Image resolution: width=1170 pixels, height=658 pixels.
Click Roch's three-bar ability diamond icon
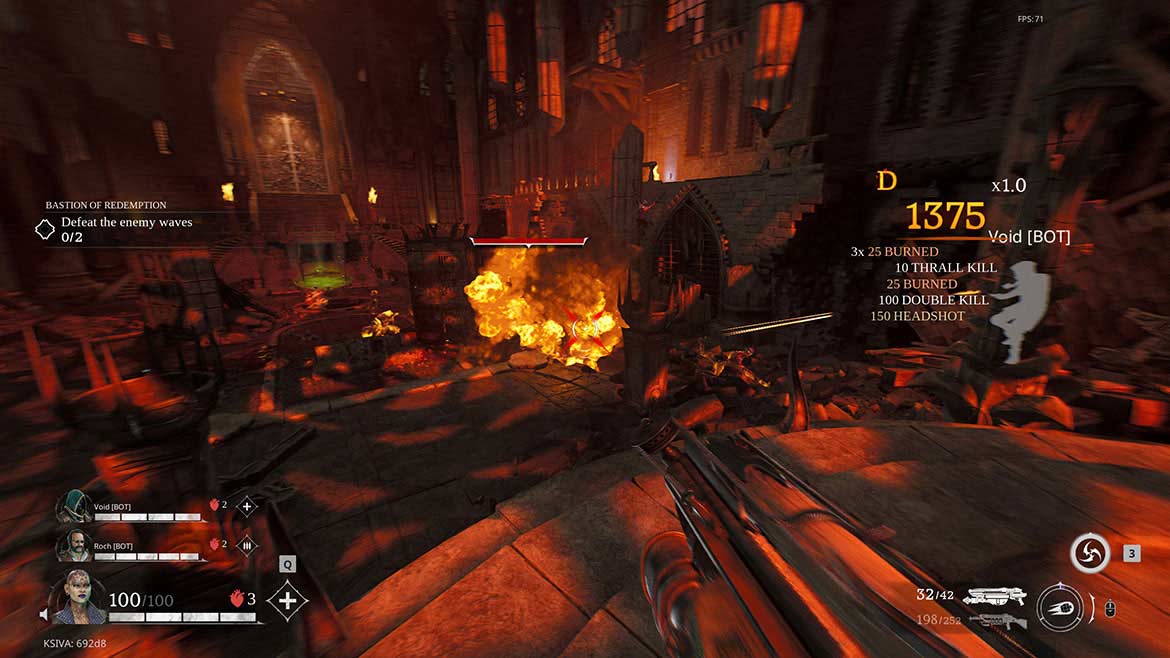pyautogui.click(x=247, y=545)
